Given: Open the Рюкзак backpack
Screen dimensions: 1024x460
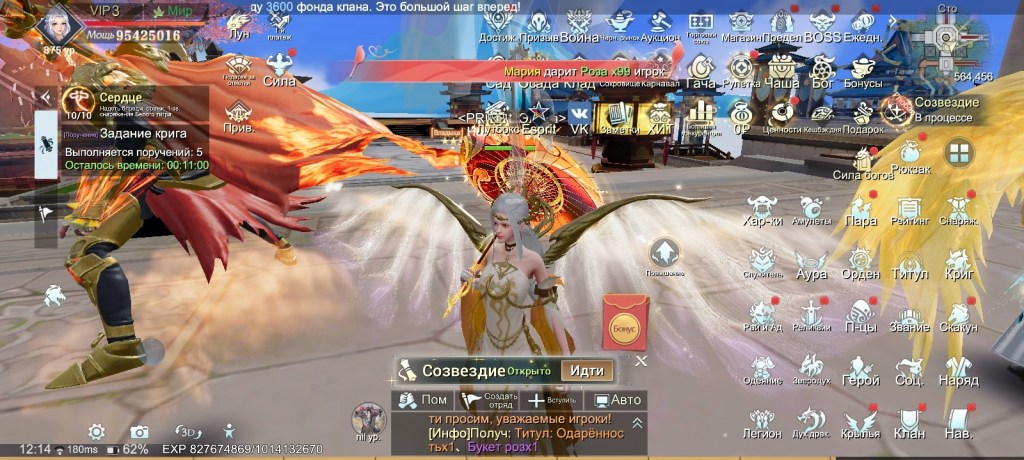Looking at the screenshot, I should coord(909,158).
